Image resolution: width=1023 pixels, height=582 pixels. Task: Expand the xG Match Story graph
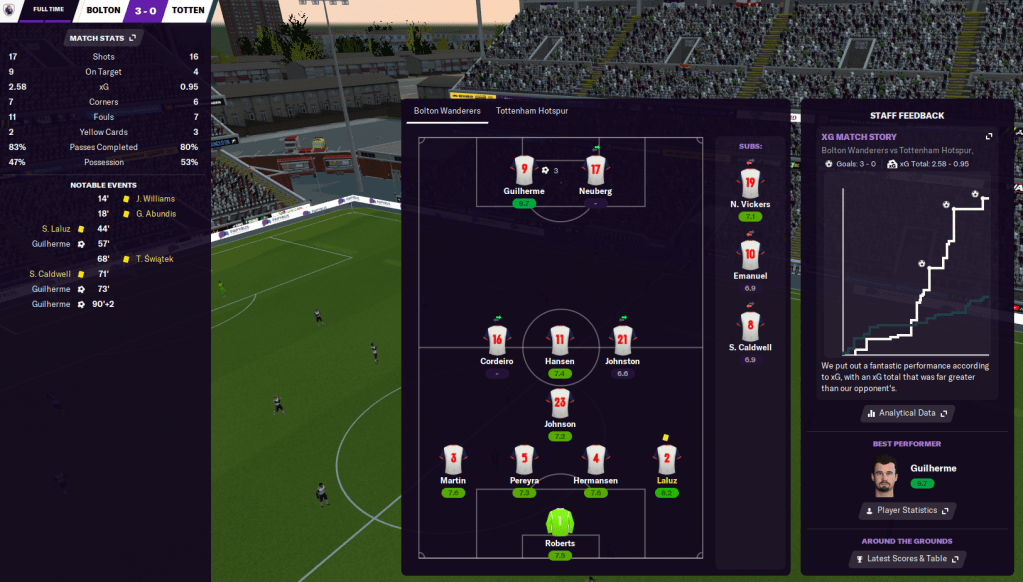(989, 136)
